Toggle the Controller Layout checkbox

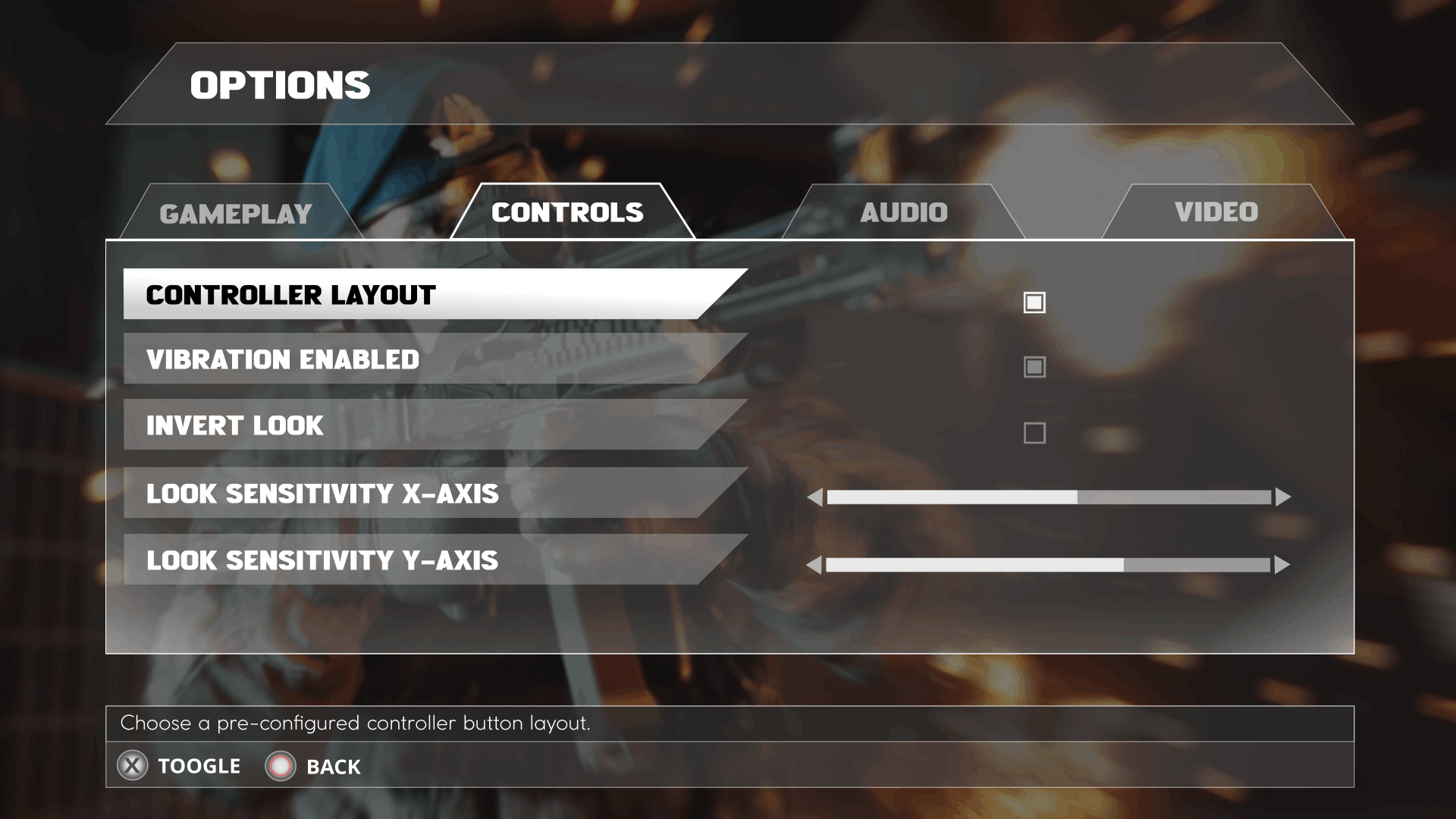tap(1034, 303)
